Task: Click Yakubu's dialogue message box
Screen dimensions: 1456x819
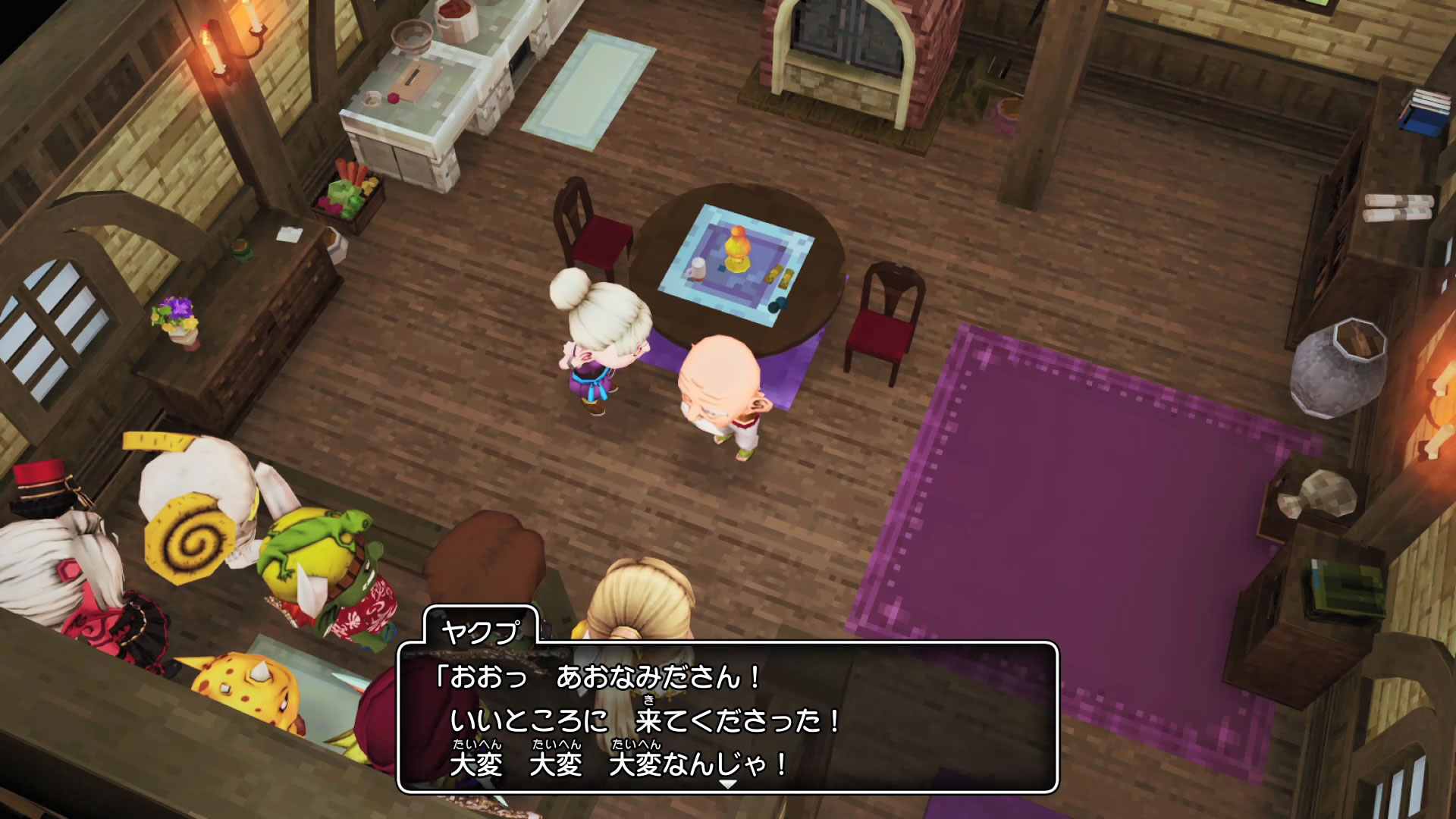Action: [726, 717]
